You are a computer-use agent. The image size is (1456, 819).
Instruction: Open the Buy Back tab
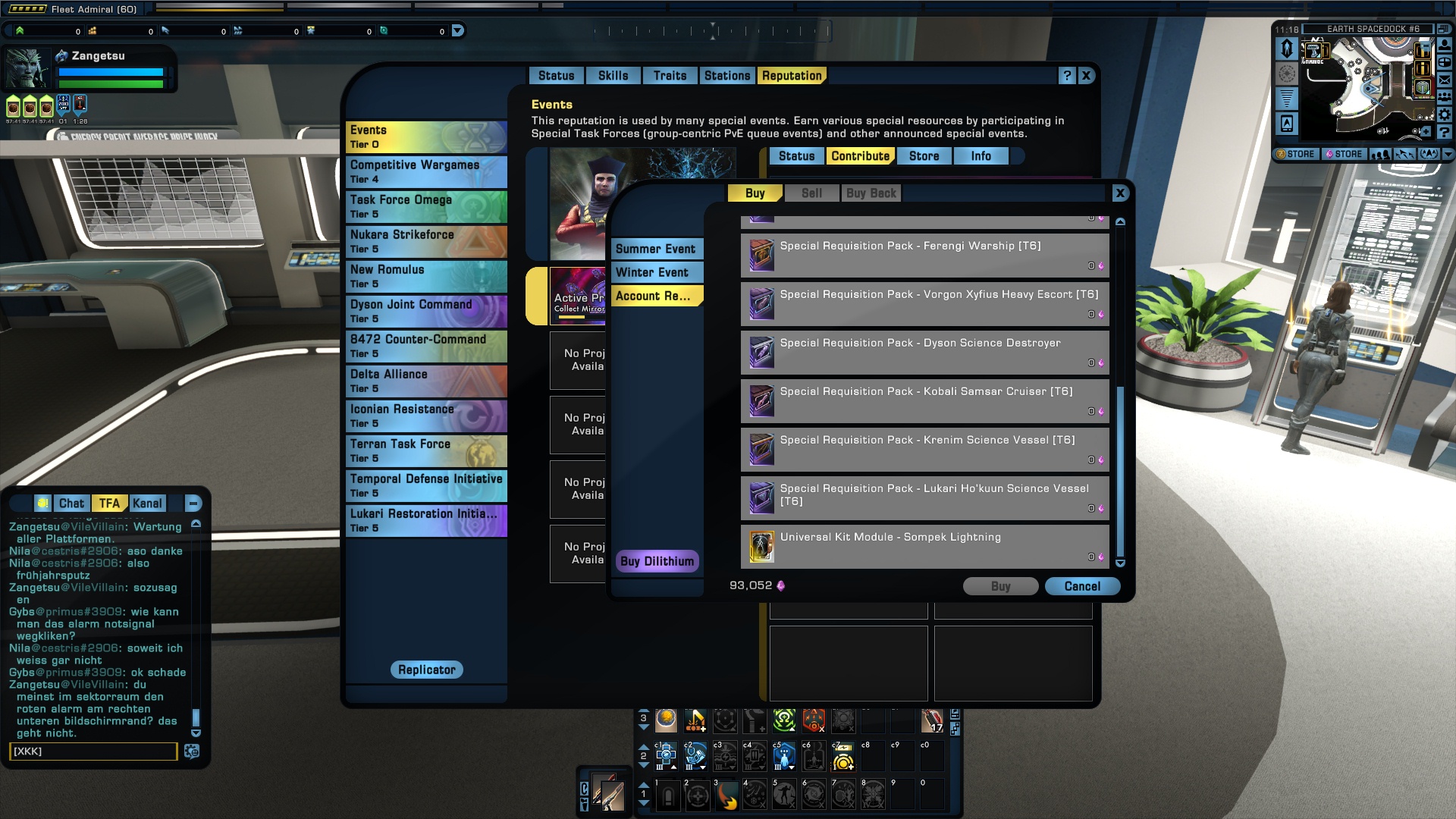pyautogui.click(x=871, y=193)
